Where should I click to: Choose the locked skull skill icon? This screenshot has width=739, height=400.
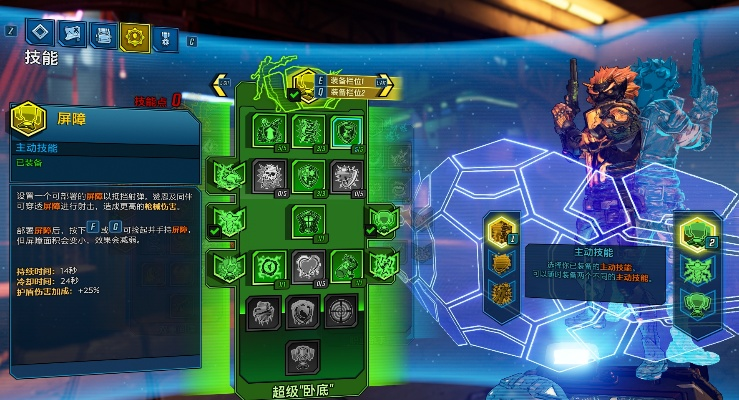click(267, 175)
